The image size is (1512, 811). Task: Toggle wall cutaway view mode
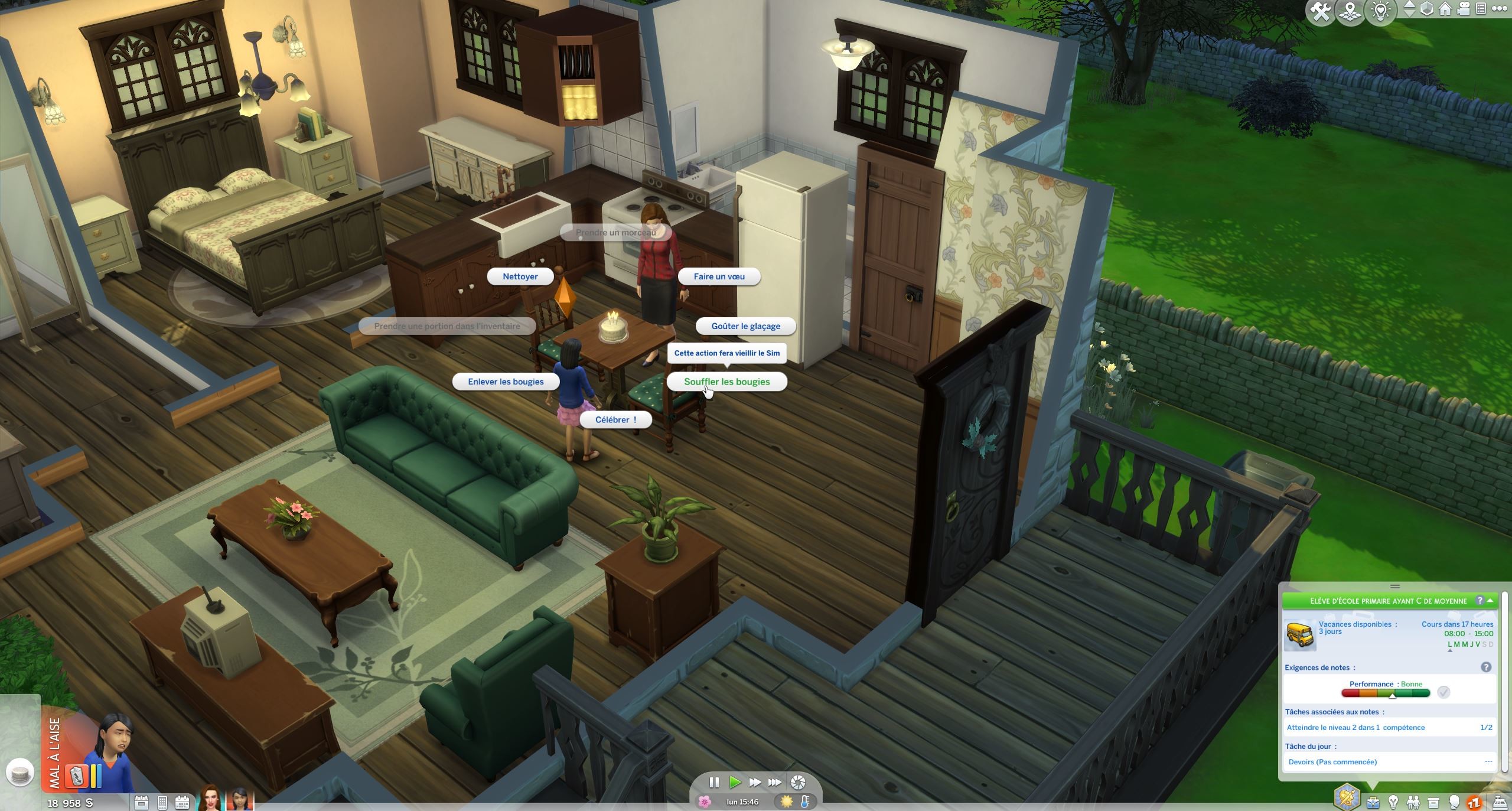(x=1428, y=8)
